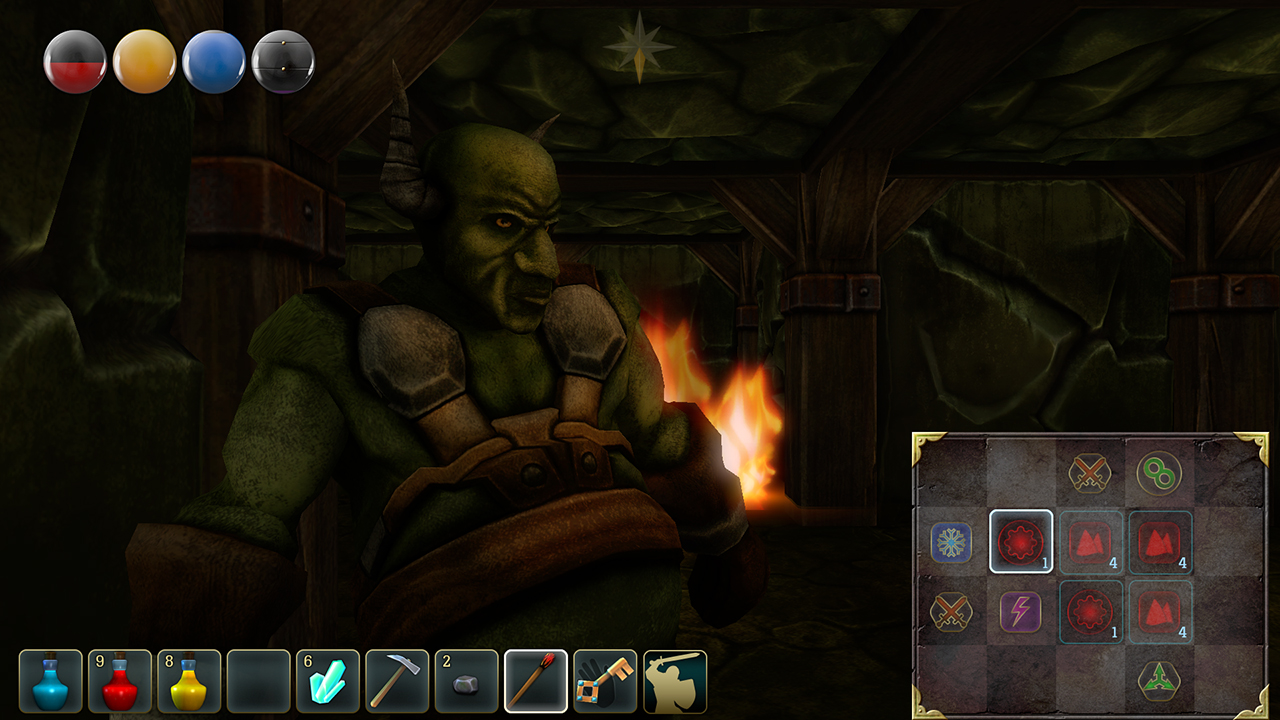
Task: Choose the yellow potion slot
Action: pyautogui.click(x=189, y=682)
